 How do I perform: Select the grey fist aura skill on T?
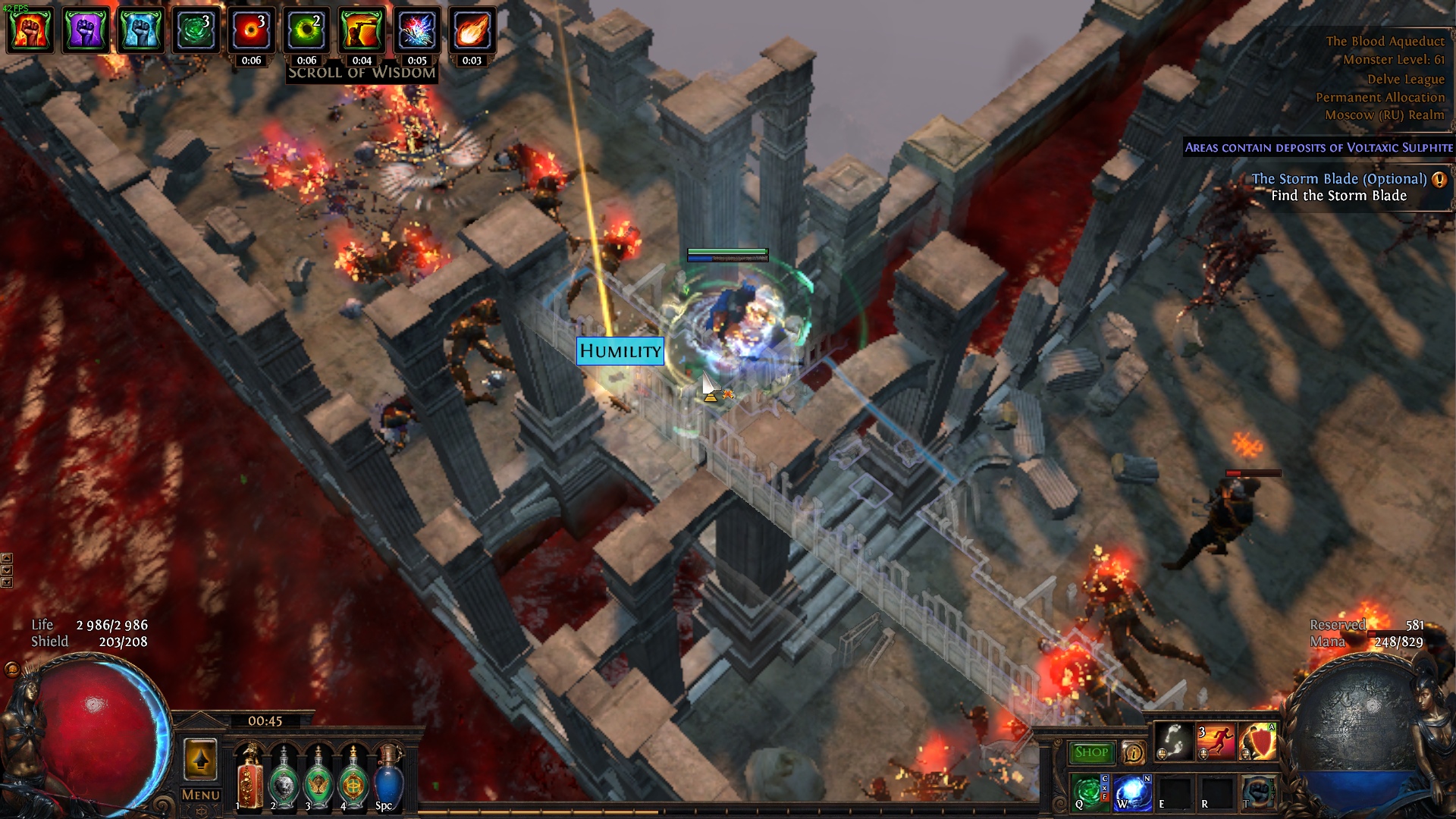coord(1257,792)
